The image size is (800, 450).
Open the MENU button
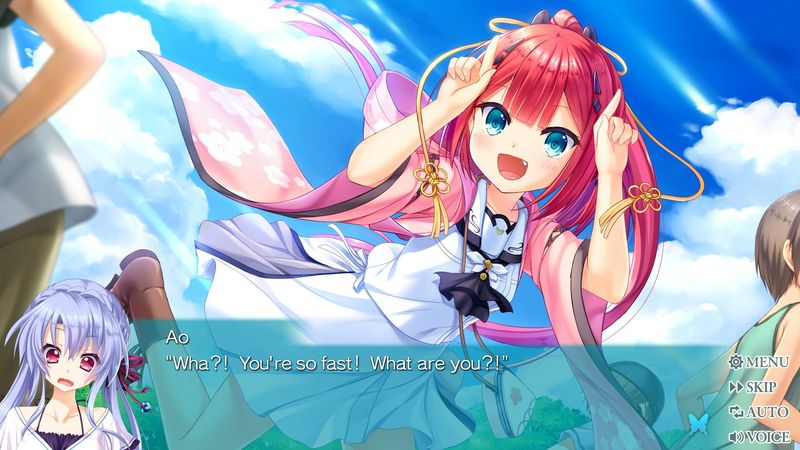pos(759,361)
